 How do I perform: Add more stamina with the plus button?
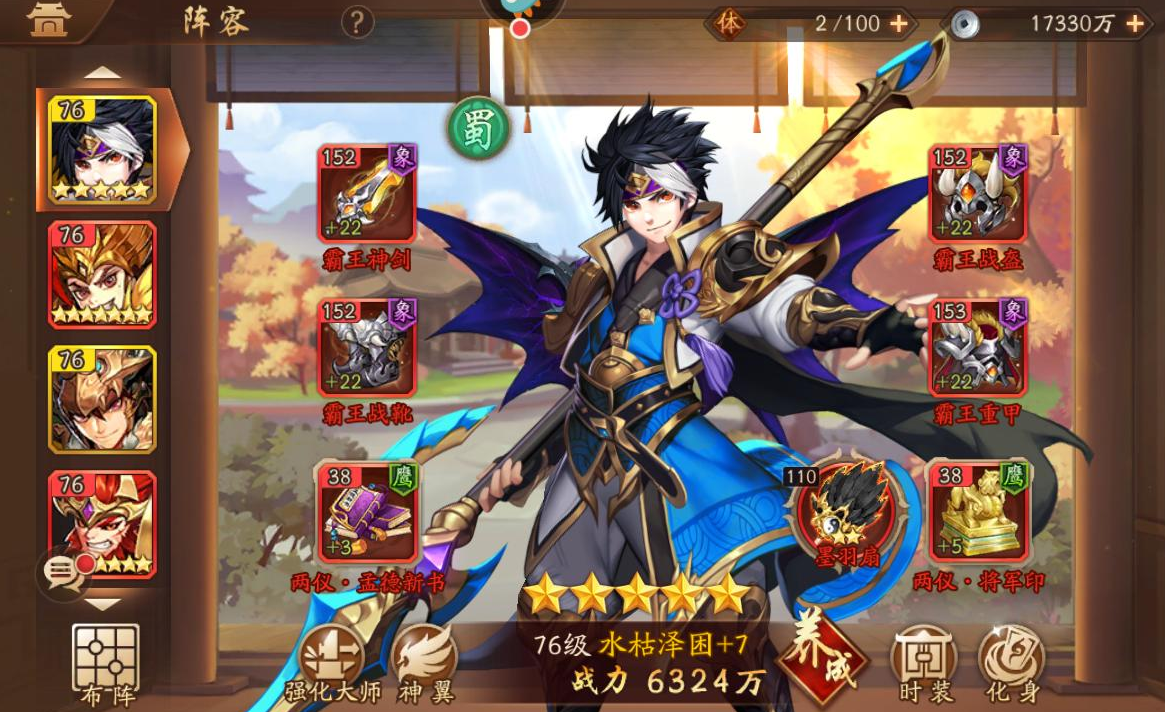[x=899, y=23]
